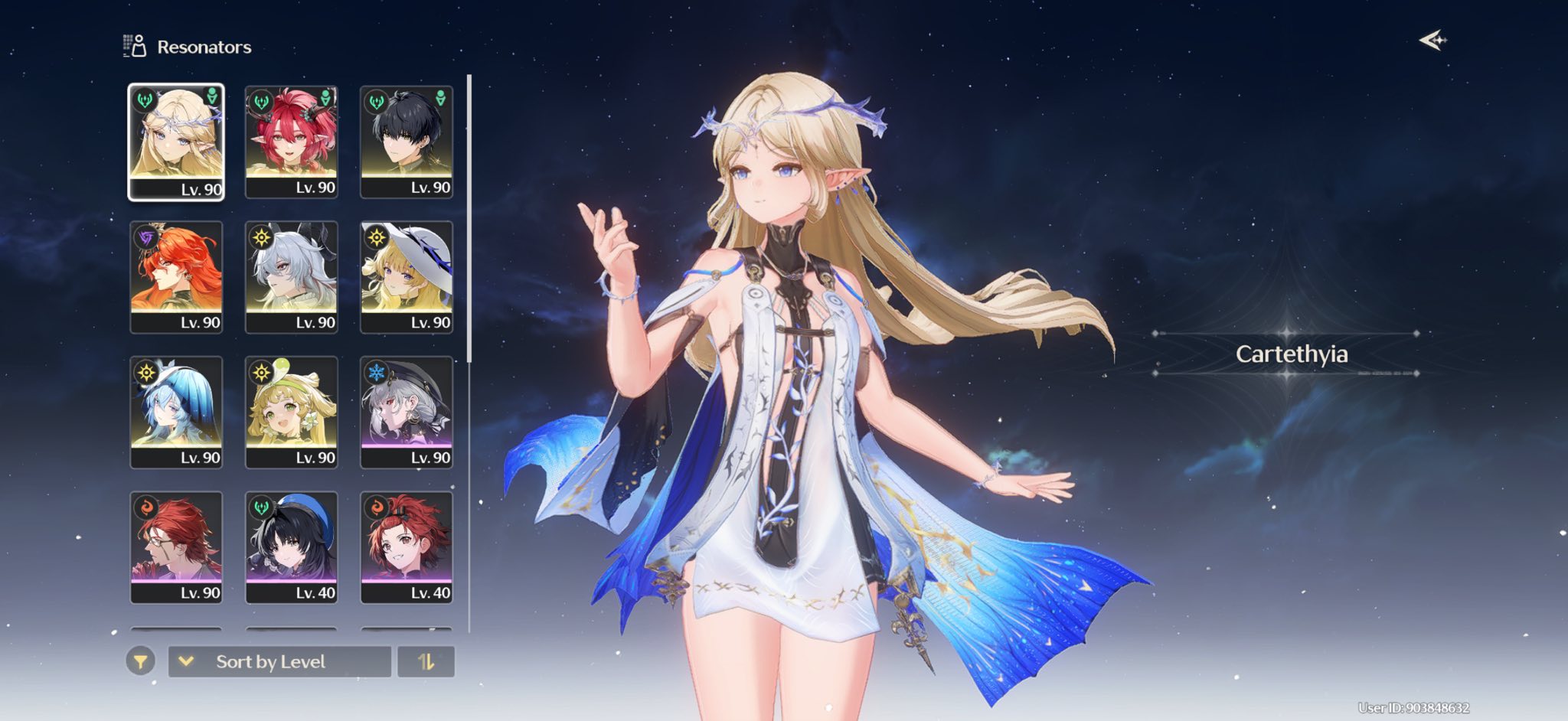1568x721 pixels.
Task: Go back using the top-right arrow
Action: coord(1432,40)
